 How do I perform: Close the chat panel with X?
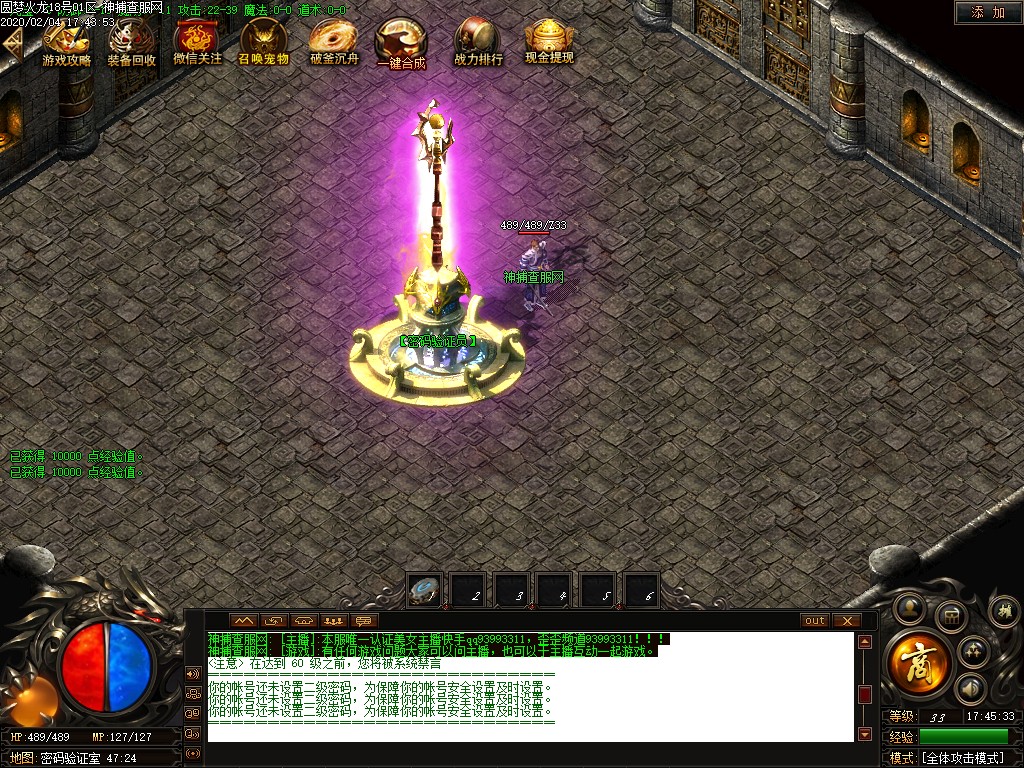846,620
